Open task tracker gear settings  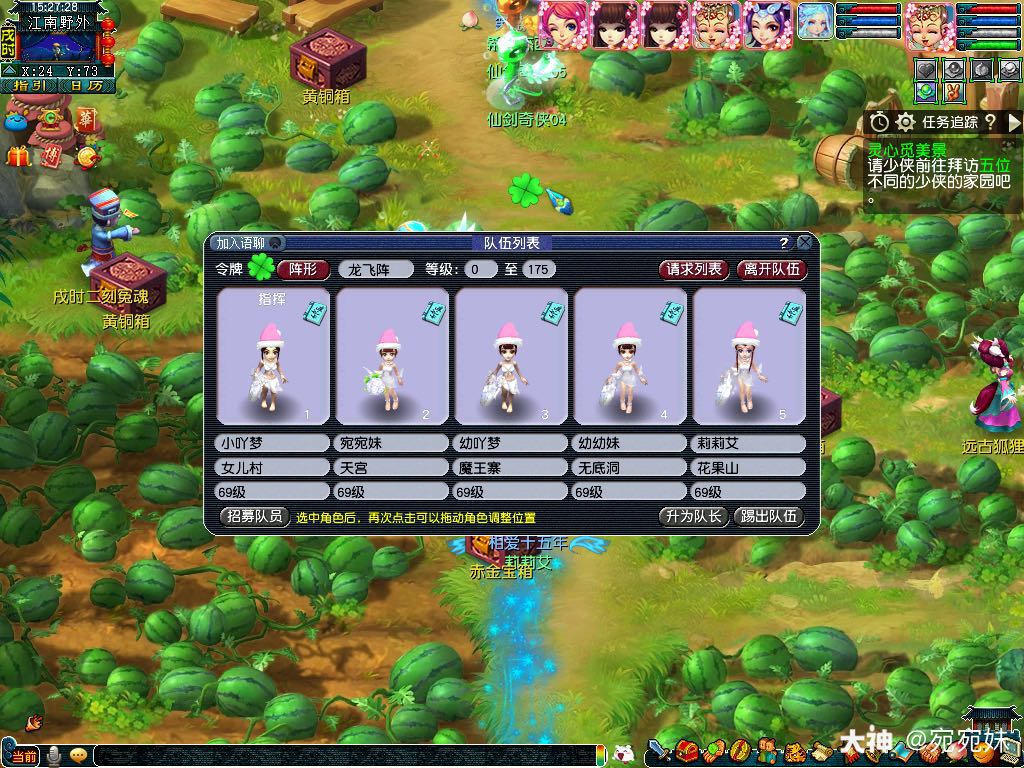(905, 122)
